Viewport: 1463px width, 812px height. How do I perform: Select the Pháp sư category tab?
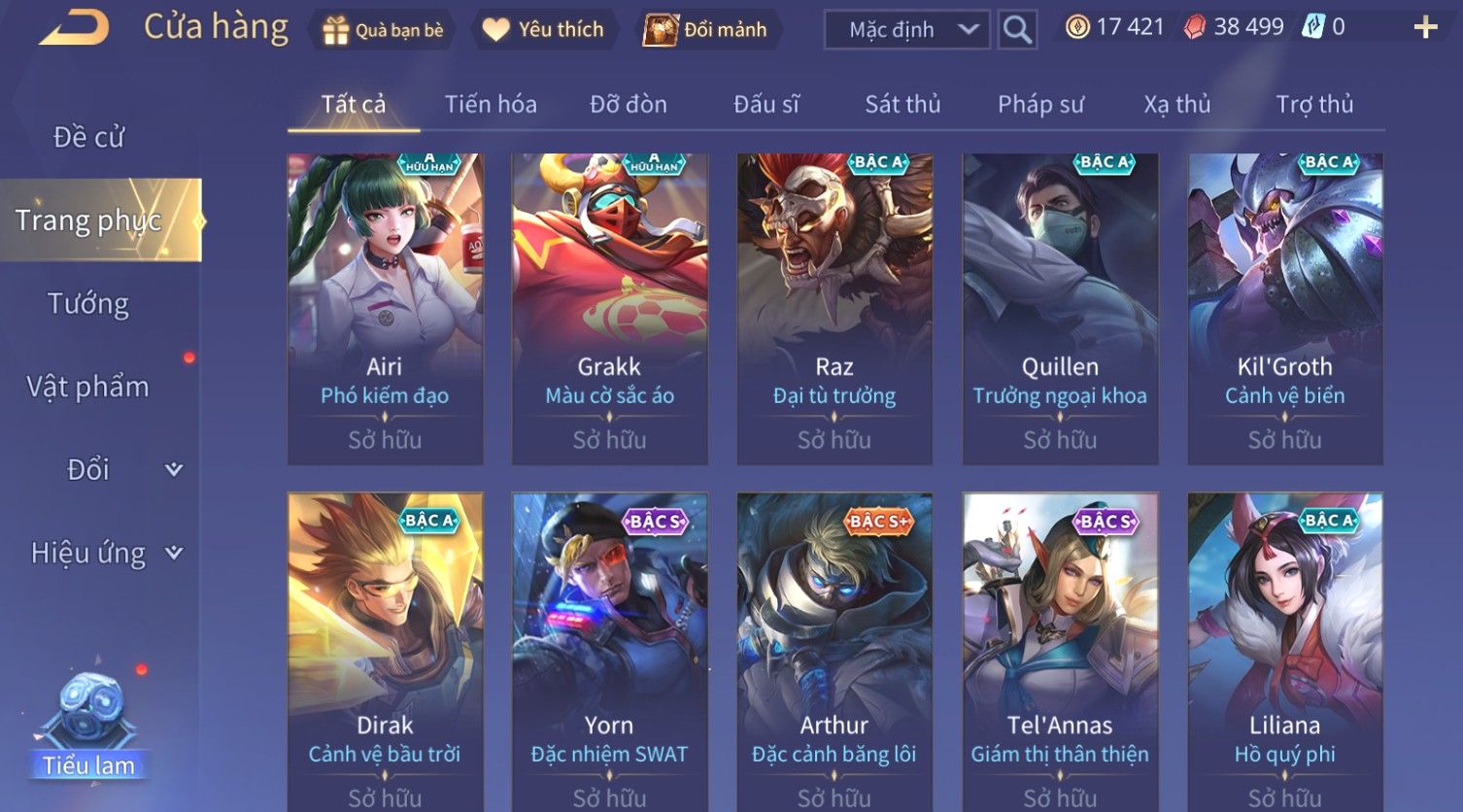click(x=1040, y=104)
